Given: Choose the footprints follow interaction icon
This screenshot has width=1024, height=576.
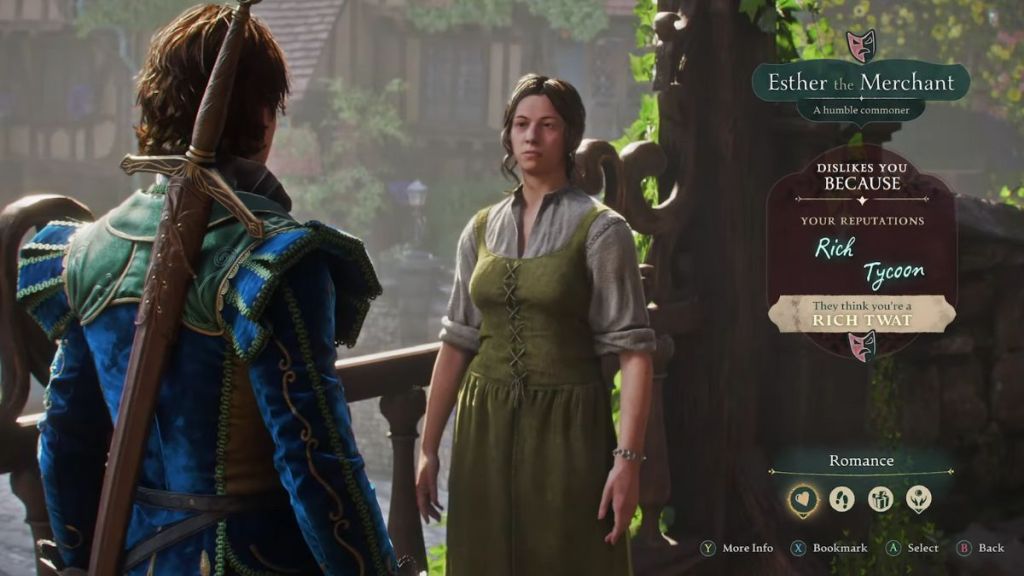Looking at the screenshot, I should coord(842,498).
